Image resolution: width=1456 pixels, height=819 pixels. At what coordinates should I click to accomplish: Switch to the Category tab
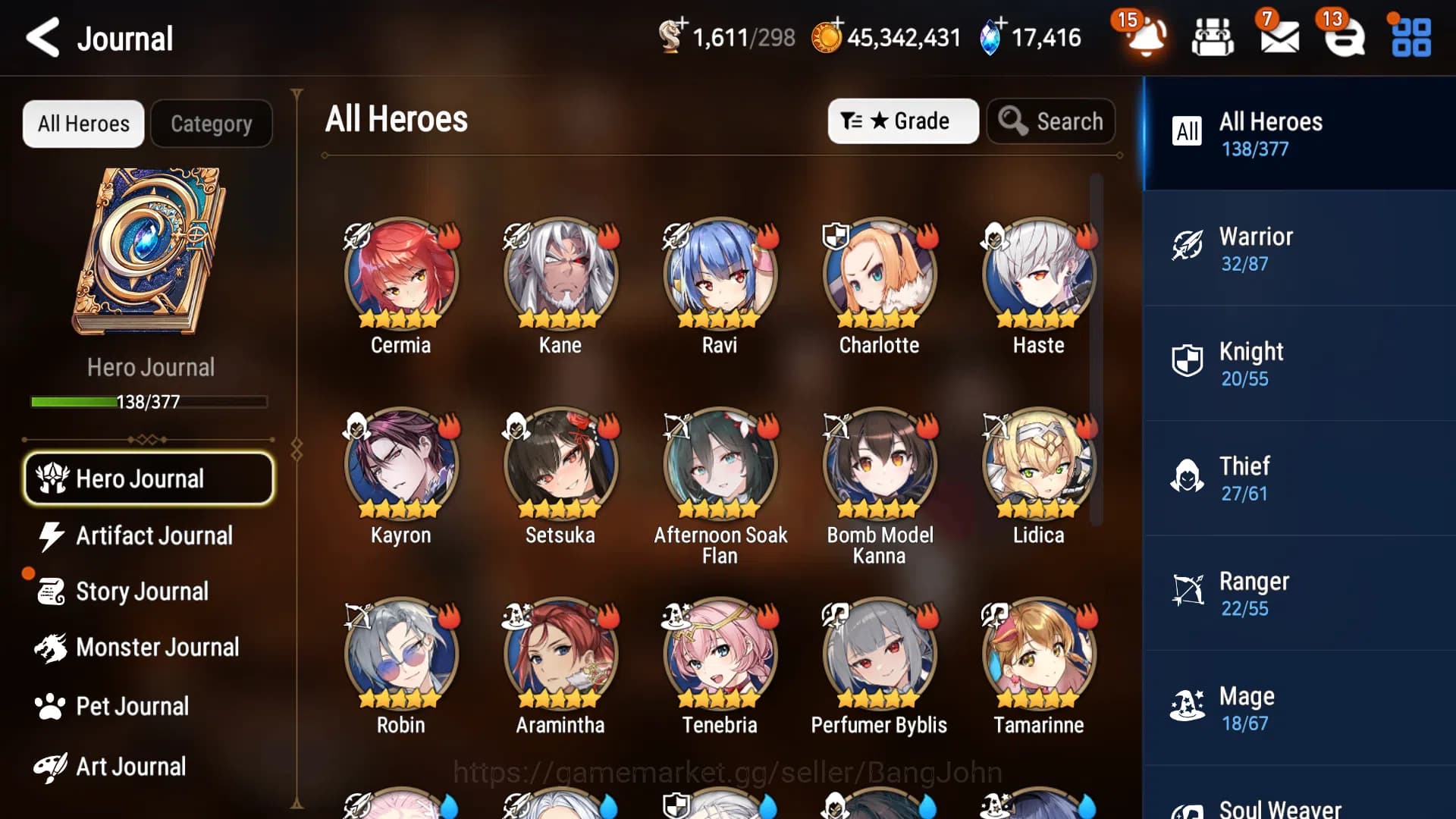tap(212, 123)
